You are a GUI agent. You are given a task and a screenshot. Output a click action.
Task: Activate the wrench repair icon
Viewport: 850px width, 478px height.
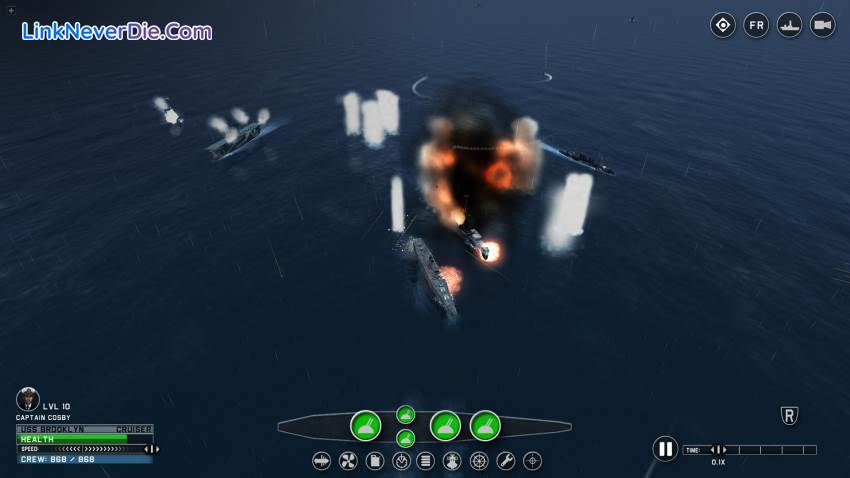click(506, 461)
